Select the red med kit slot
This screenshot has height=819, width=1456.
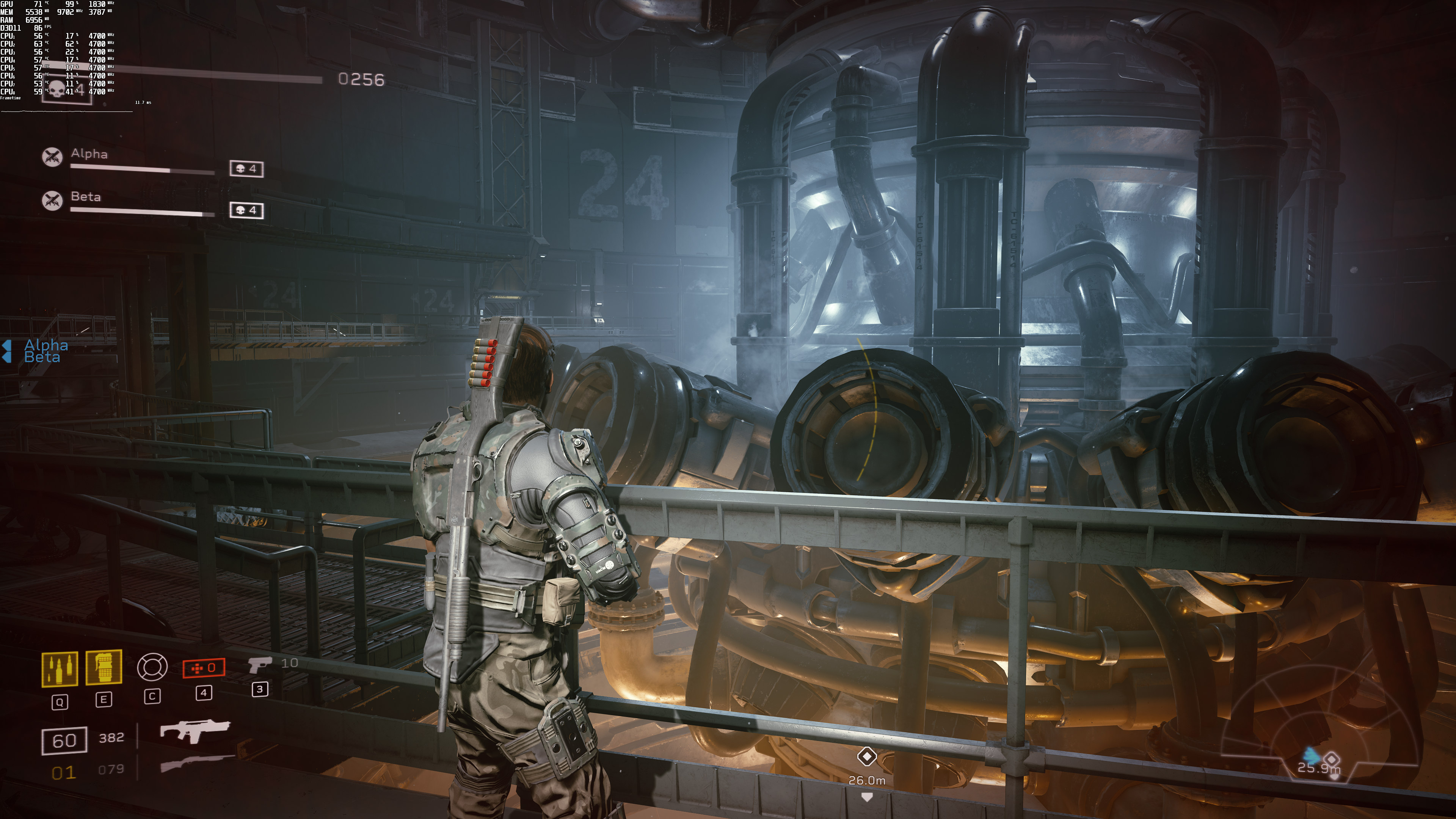coord(204,667)
